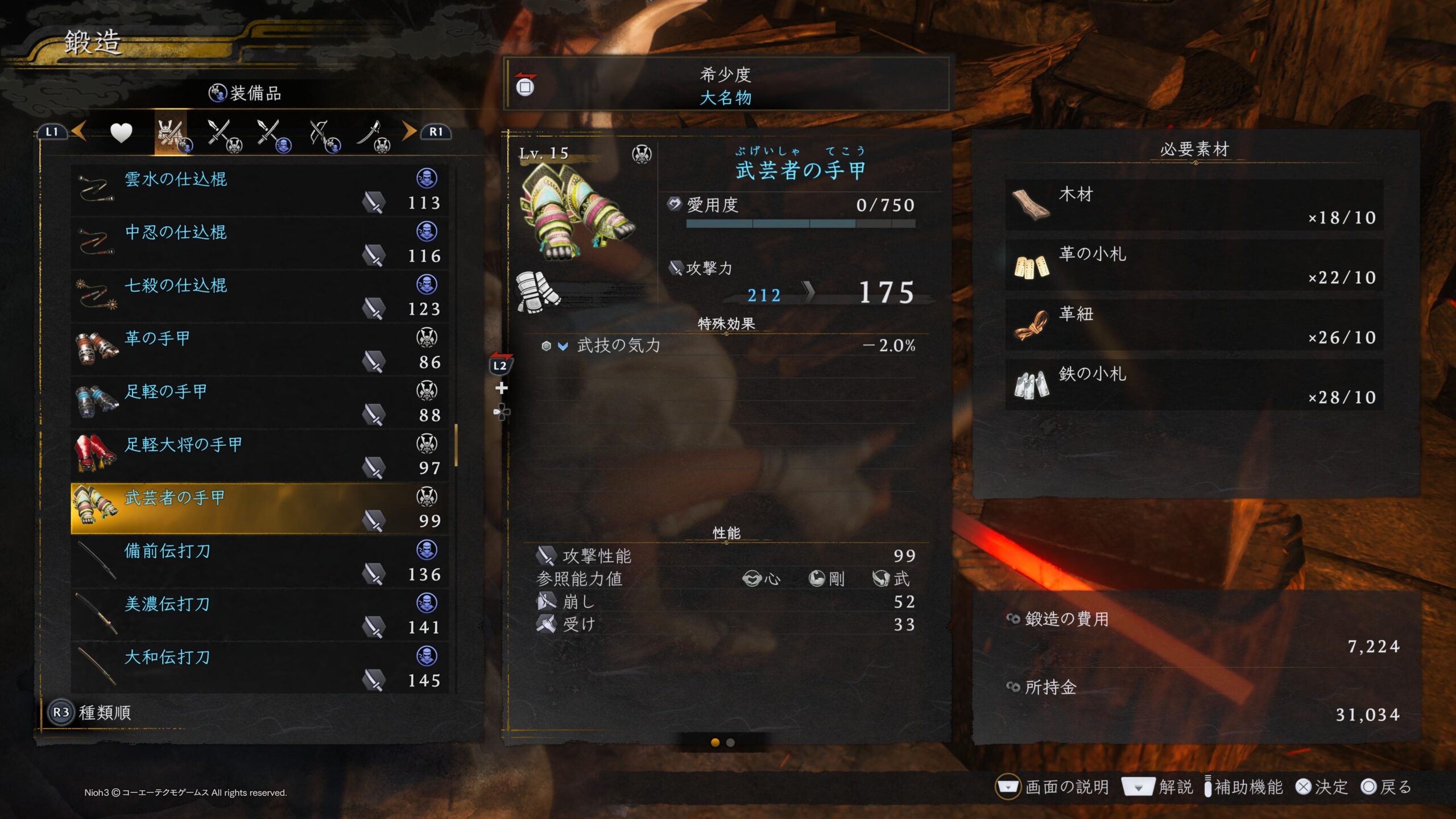Switch to the heart favorites tab
This screenshot has height=819, width=1456.
[x=121, y=133]
